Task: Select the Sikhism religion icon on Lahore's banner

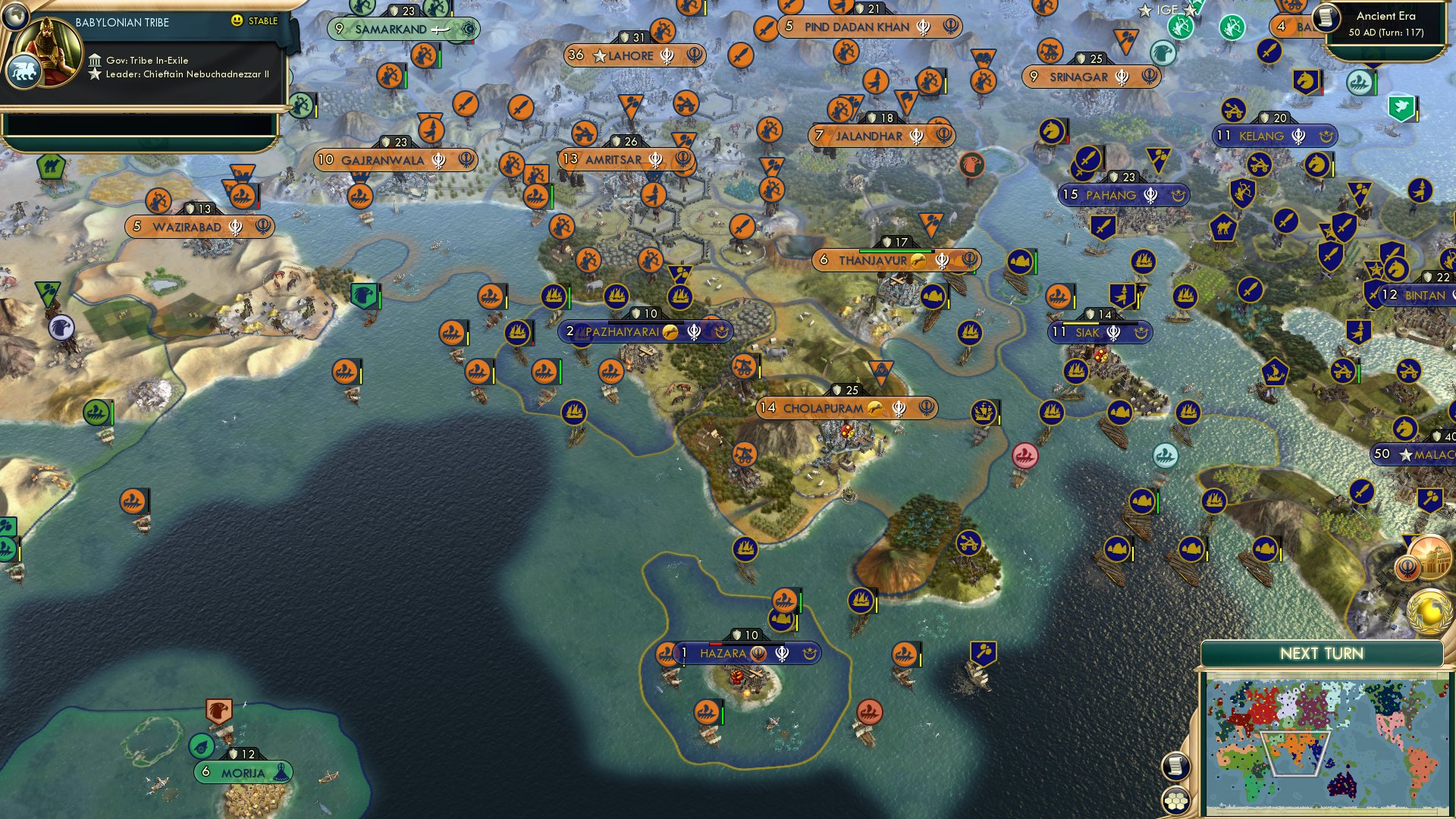Action: [668, 55]
